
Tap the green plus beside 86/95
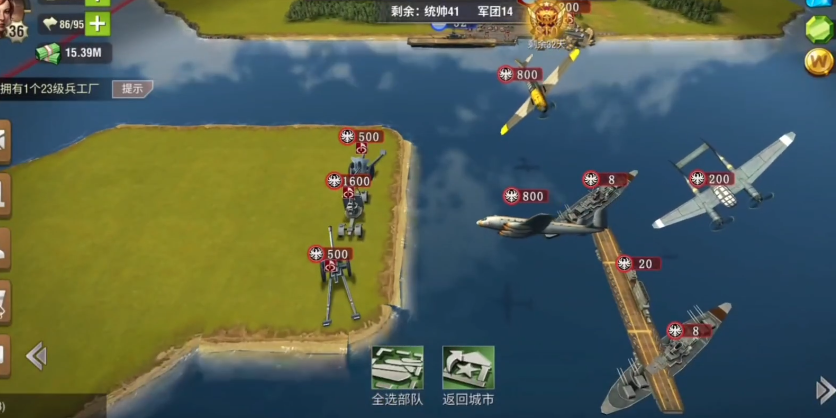[97, 24]
